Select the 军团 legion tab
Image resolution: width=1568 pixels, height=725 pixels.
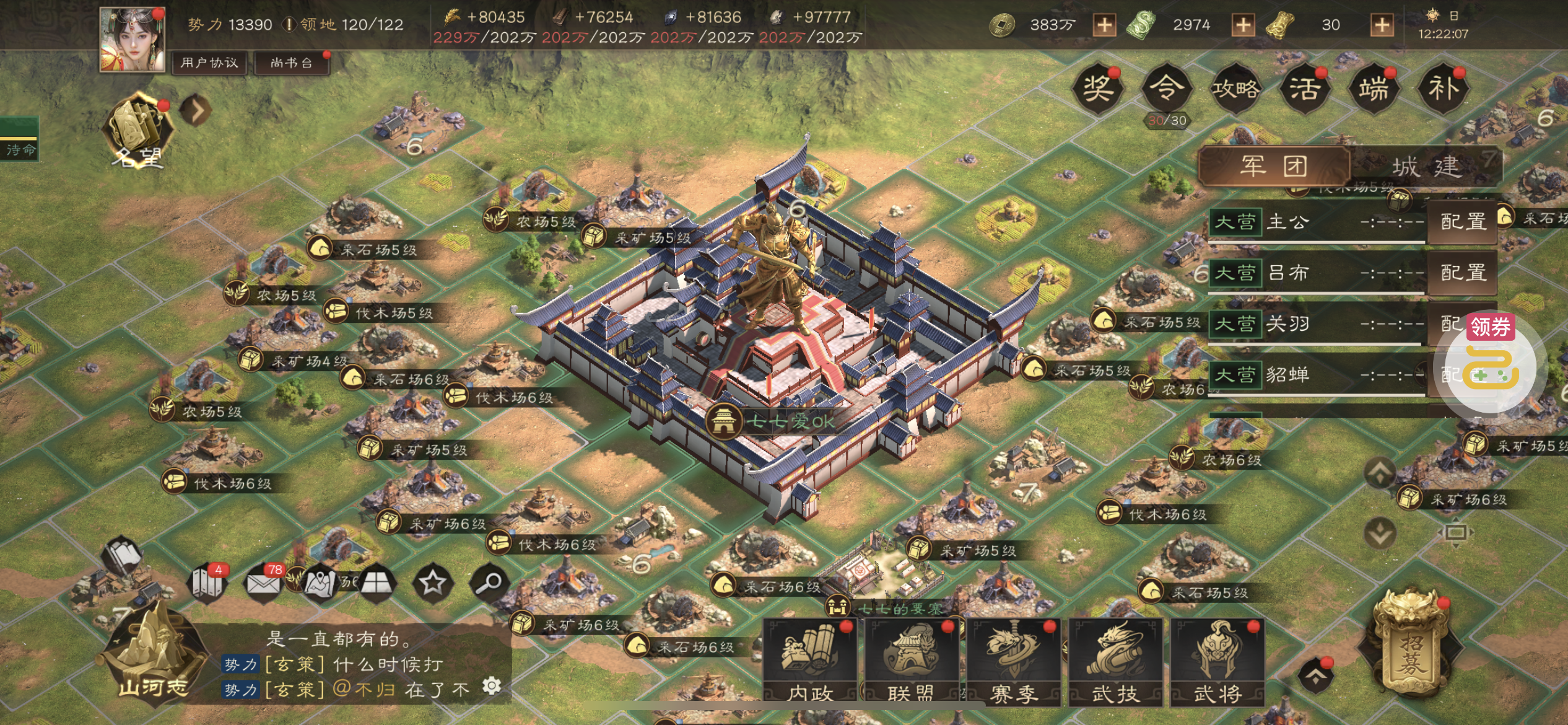(x=1274, y=166)
